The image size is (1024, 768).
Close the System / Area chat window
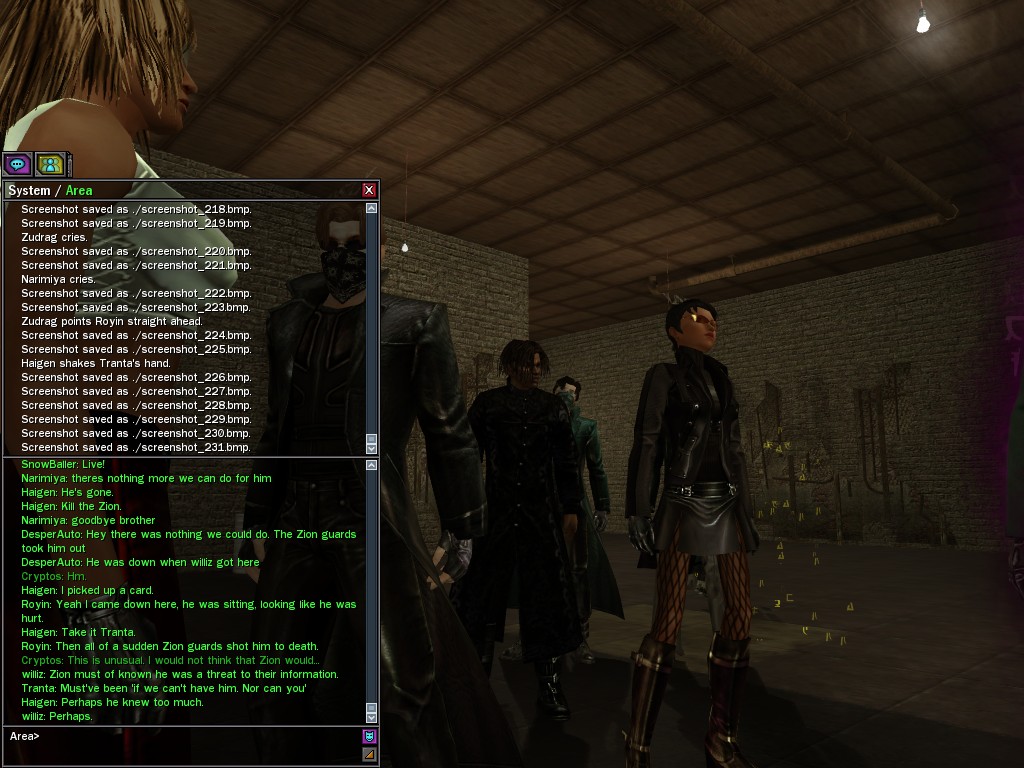click(369, 190)
